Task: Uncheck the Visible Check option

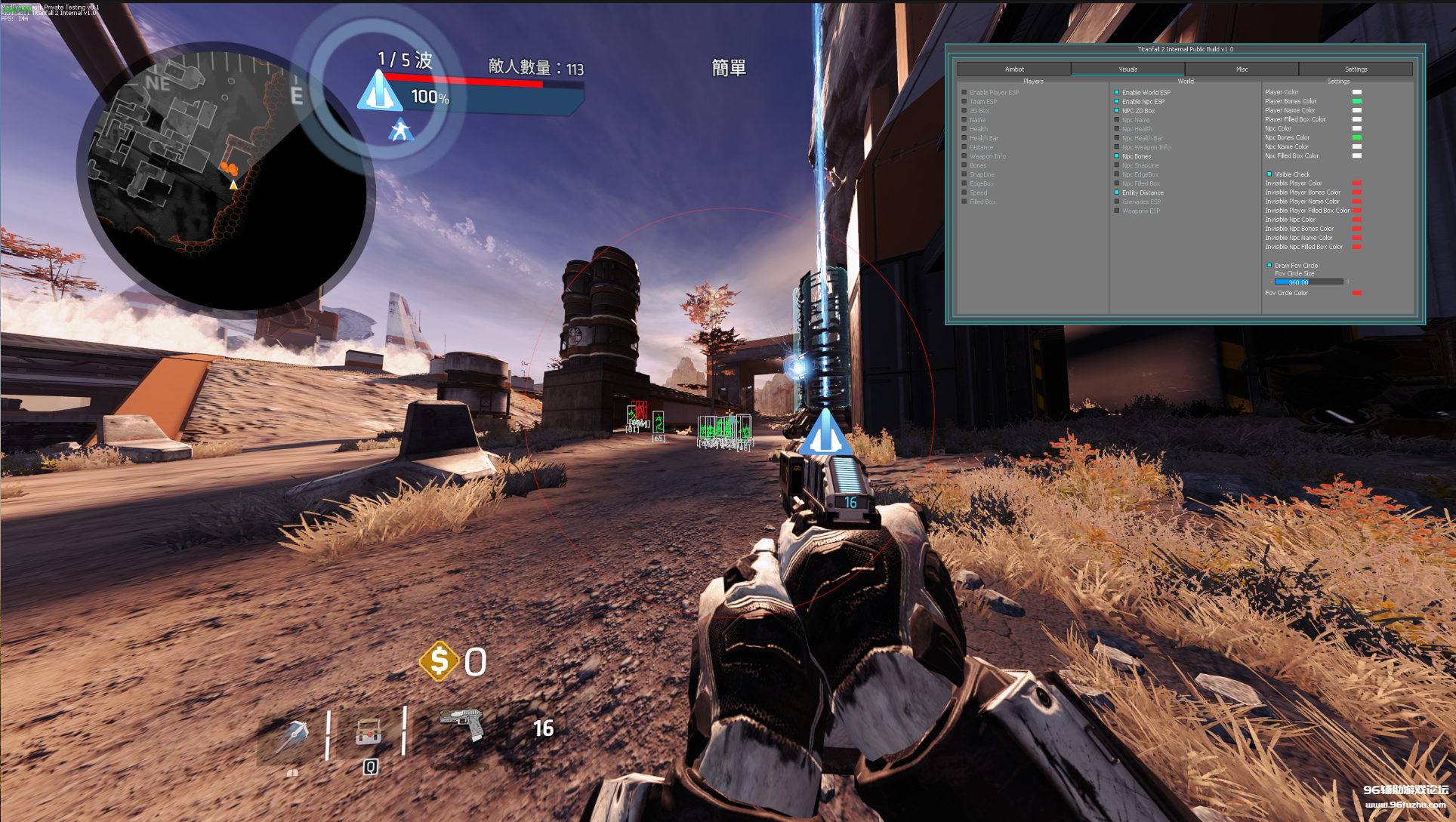Action: 1269,174
